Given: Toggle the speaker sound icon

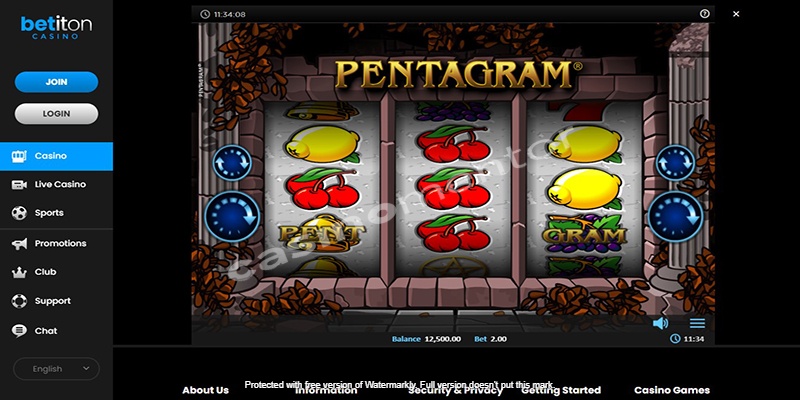Looking at the screenshot, I should coord(660,323).
